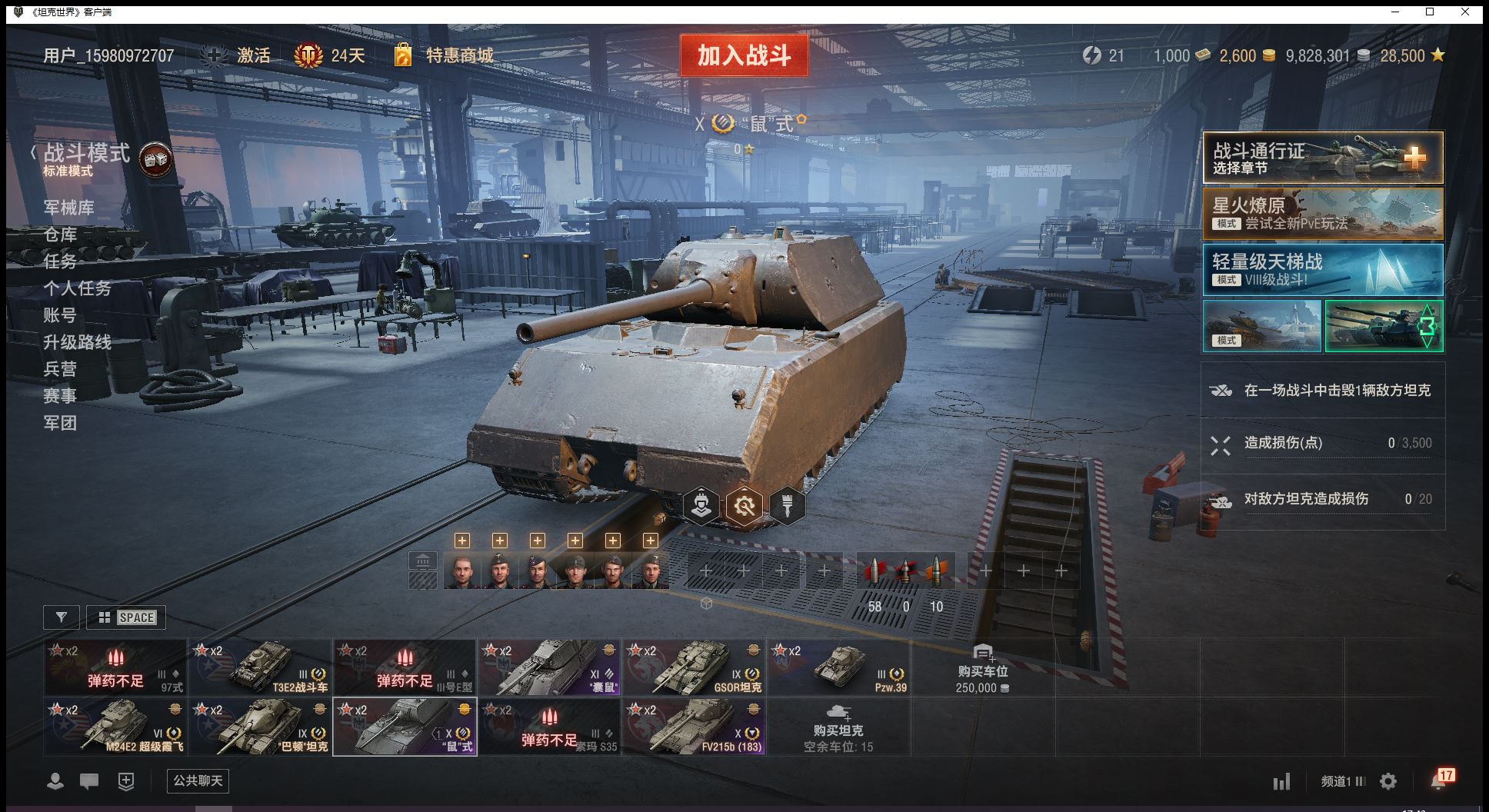Open the 公共聊天 public chat

198,781
